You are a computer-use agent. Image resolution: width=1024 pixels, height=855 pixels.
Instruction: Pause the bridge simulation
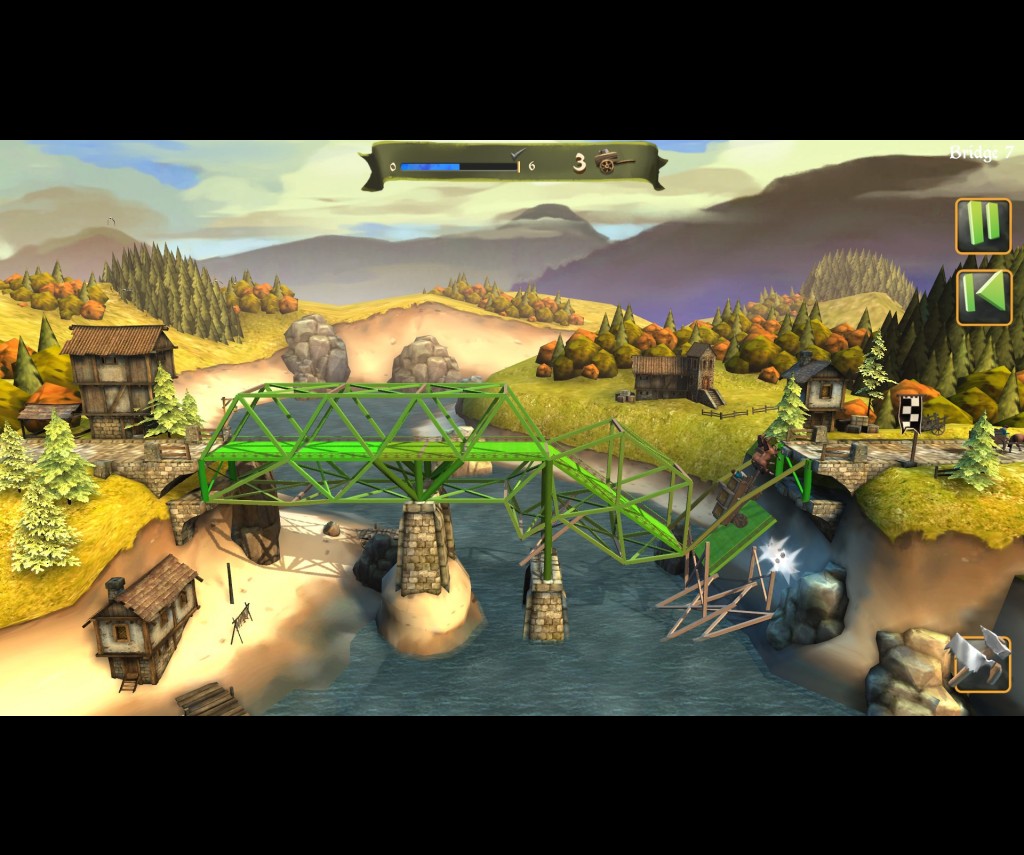tap(983, 226)
